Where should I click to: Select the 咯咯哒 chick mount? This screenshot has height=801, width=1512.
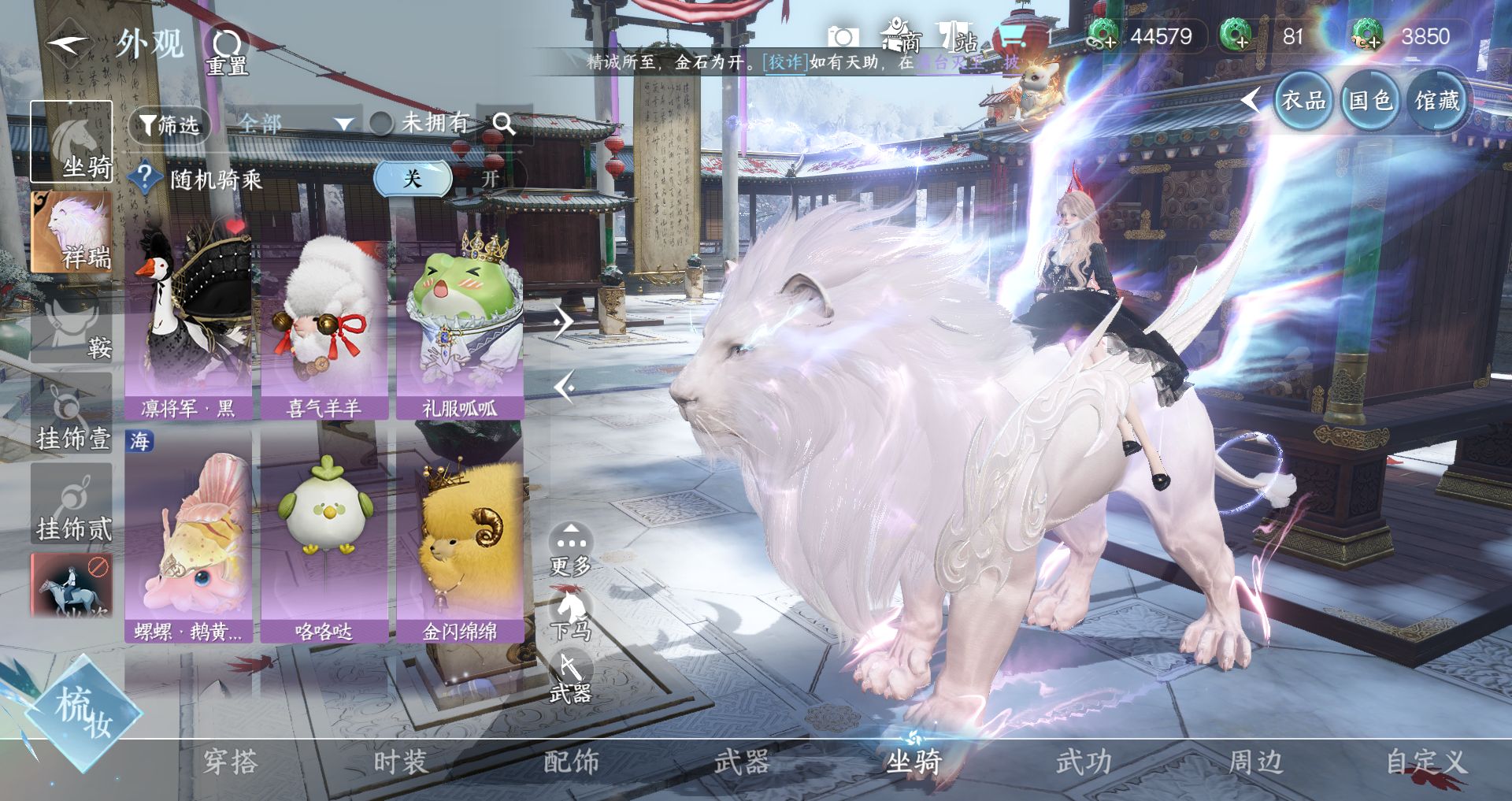(324, 536)
